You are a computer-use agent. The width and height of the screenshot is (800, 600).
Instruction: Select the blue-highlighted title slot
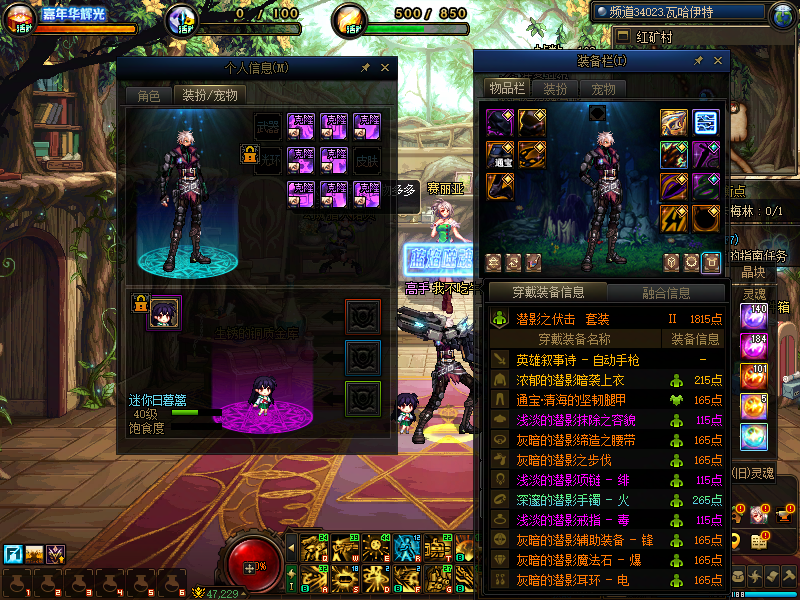tap(707, 122)
